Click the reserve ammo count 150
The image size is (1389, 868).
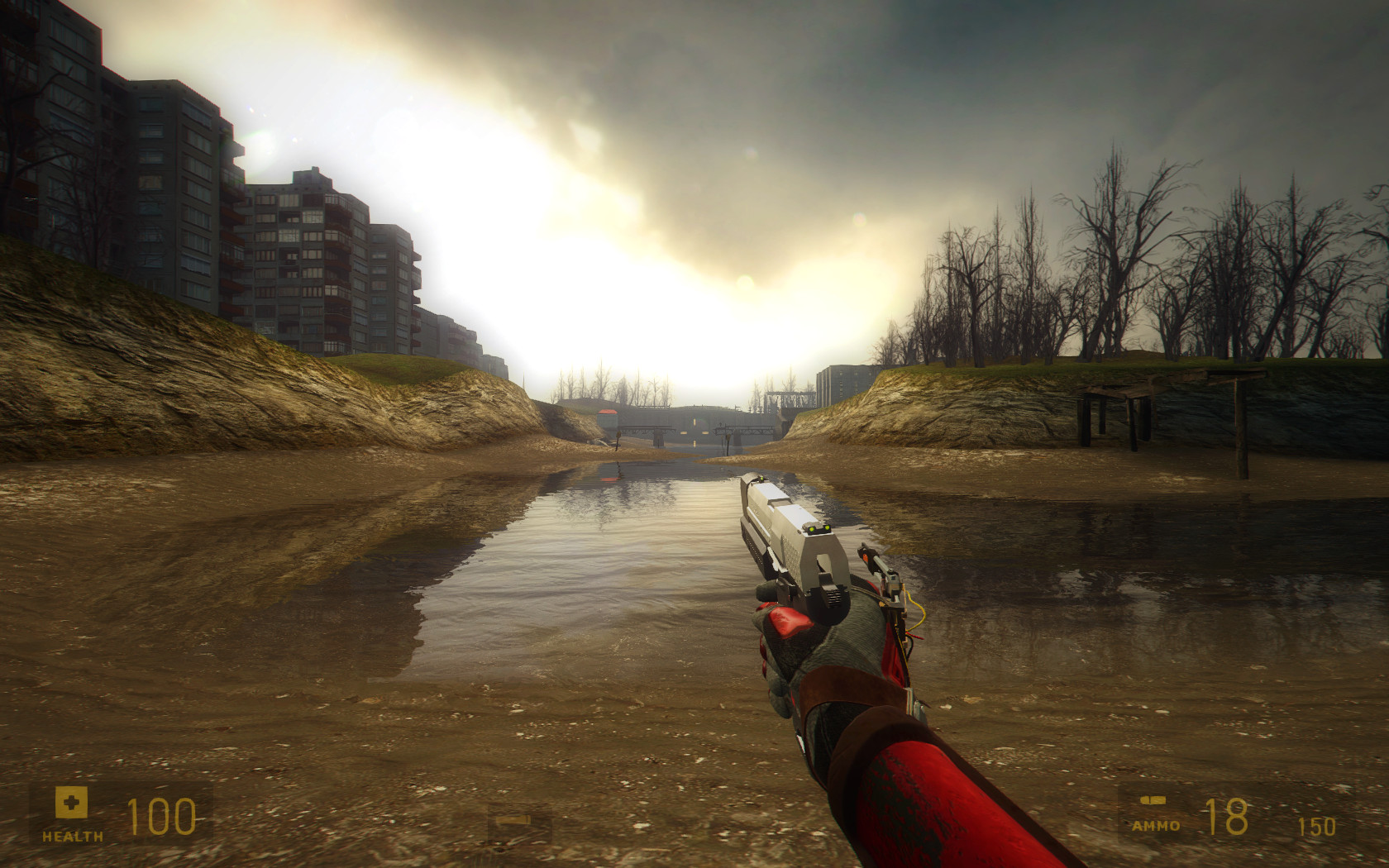[1317, 826]
